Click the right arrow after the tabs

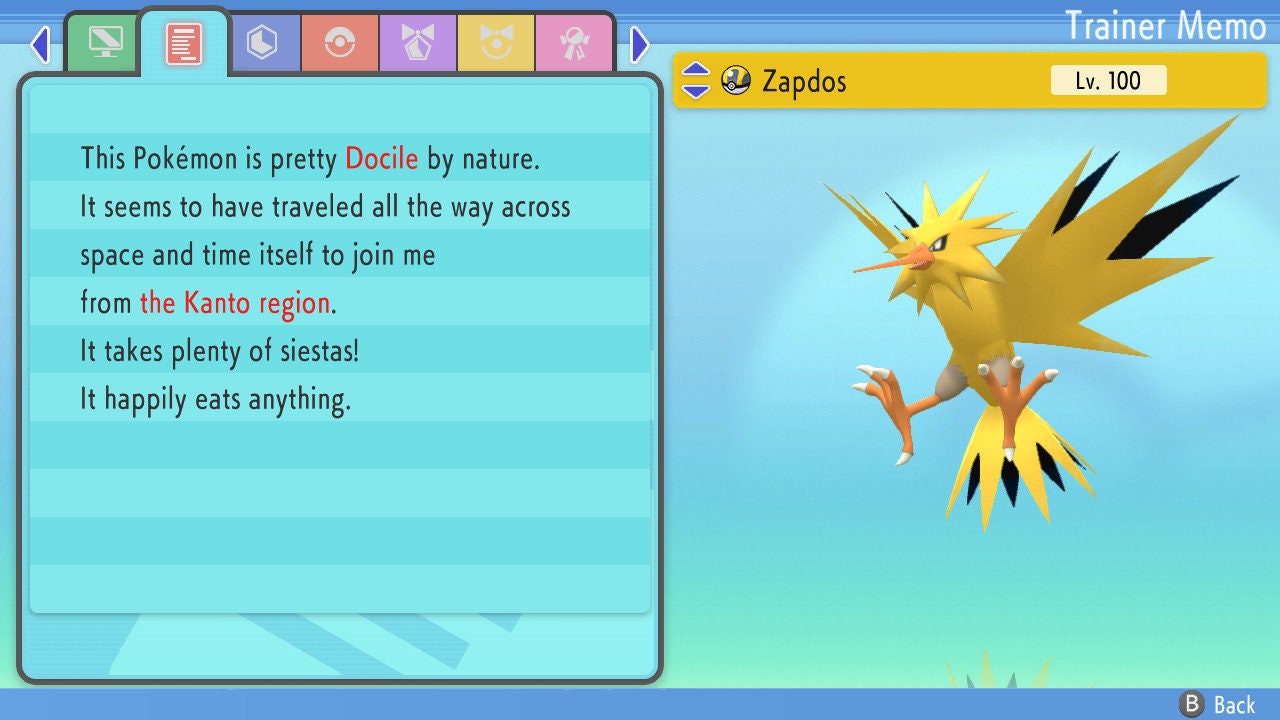pyautogui.click(x=640, y=44)
